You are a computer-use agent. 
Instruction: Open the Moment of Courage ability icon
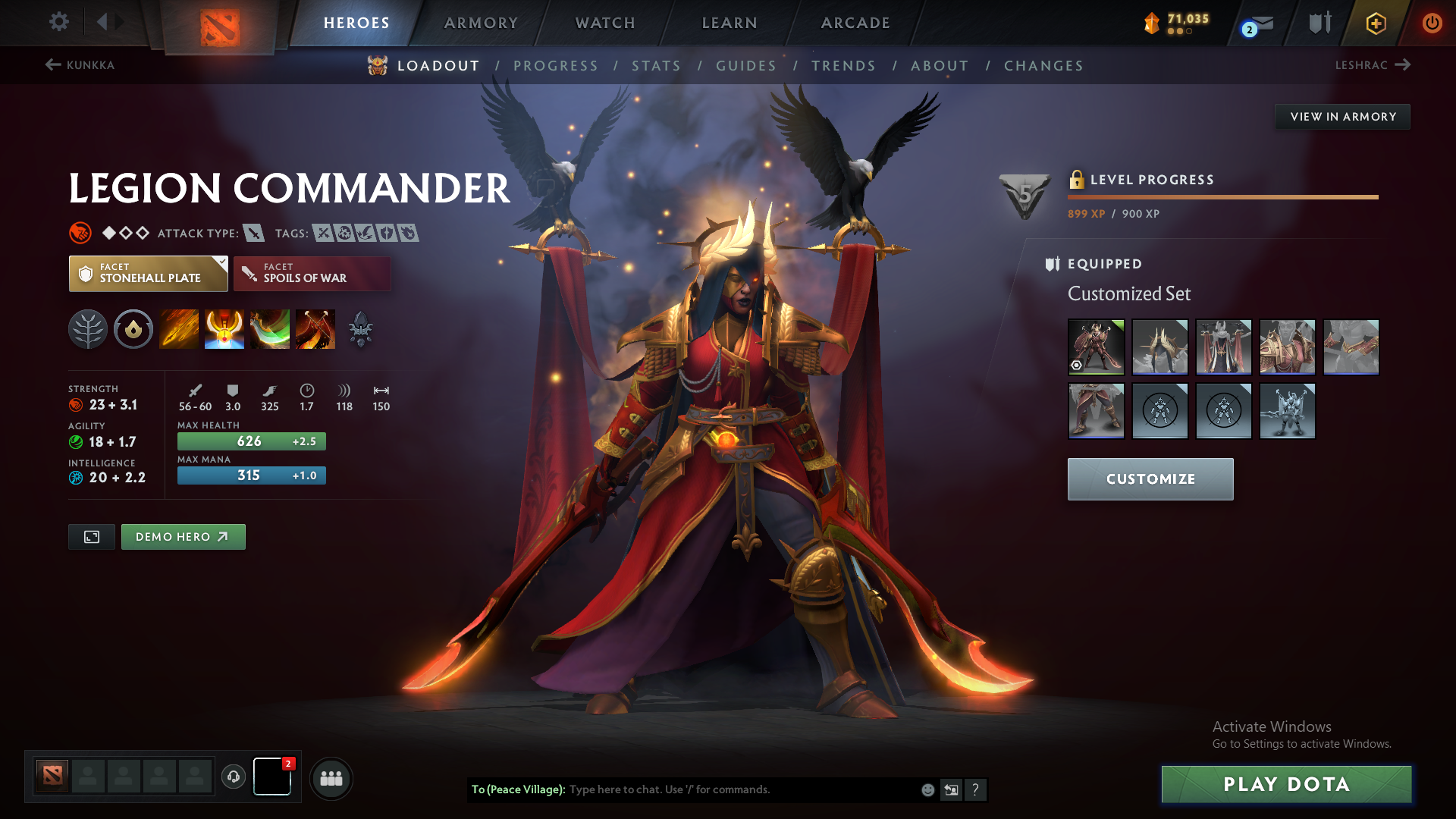[270, 329]
